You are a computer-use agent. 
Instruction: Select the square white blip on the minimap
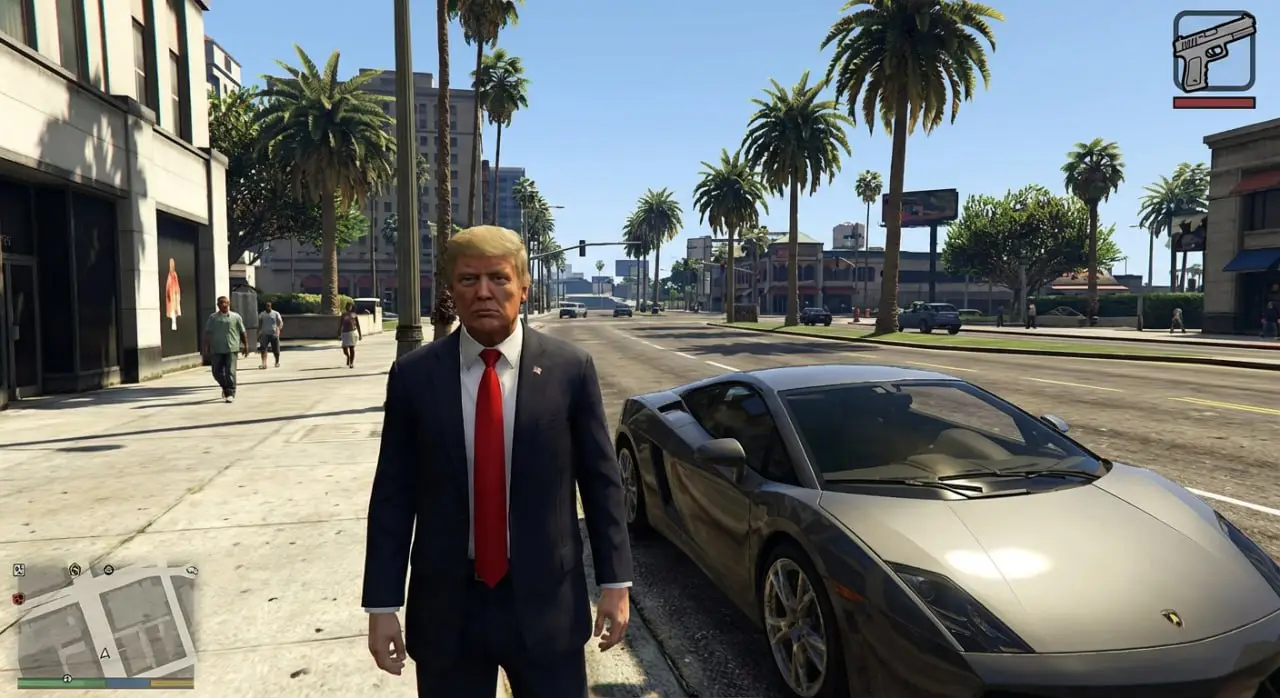18,570
